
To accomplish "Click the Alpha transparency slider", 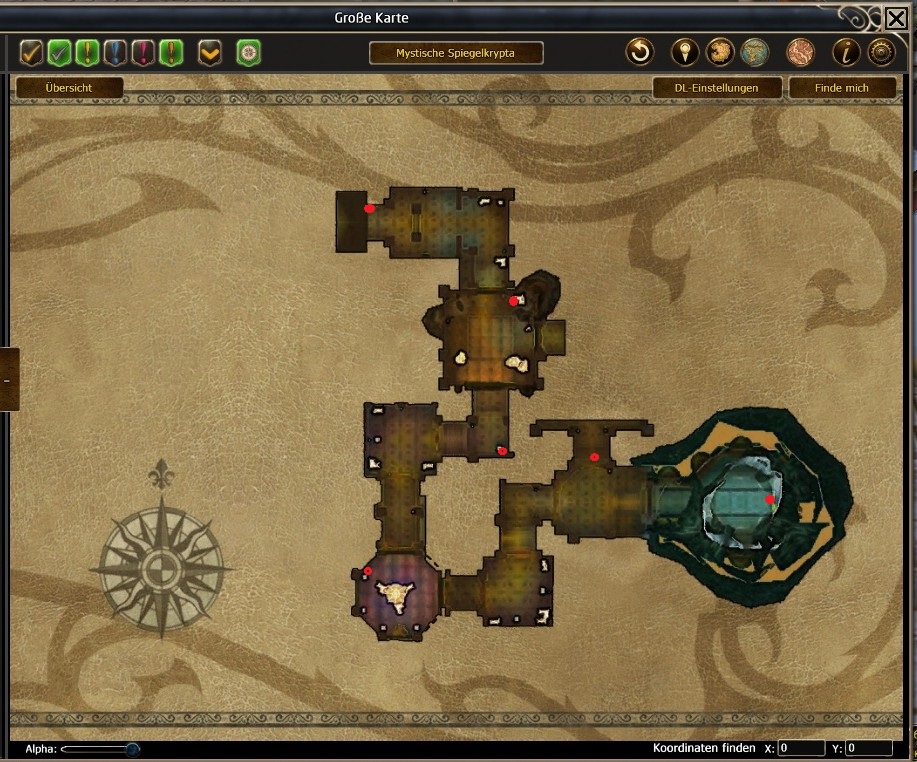I will point(100,748).
